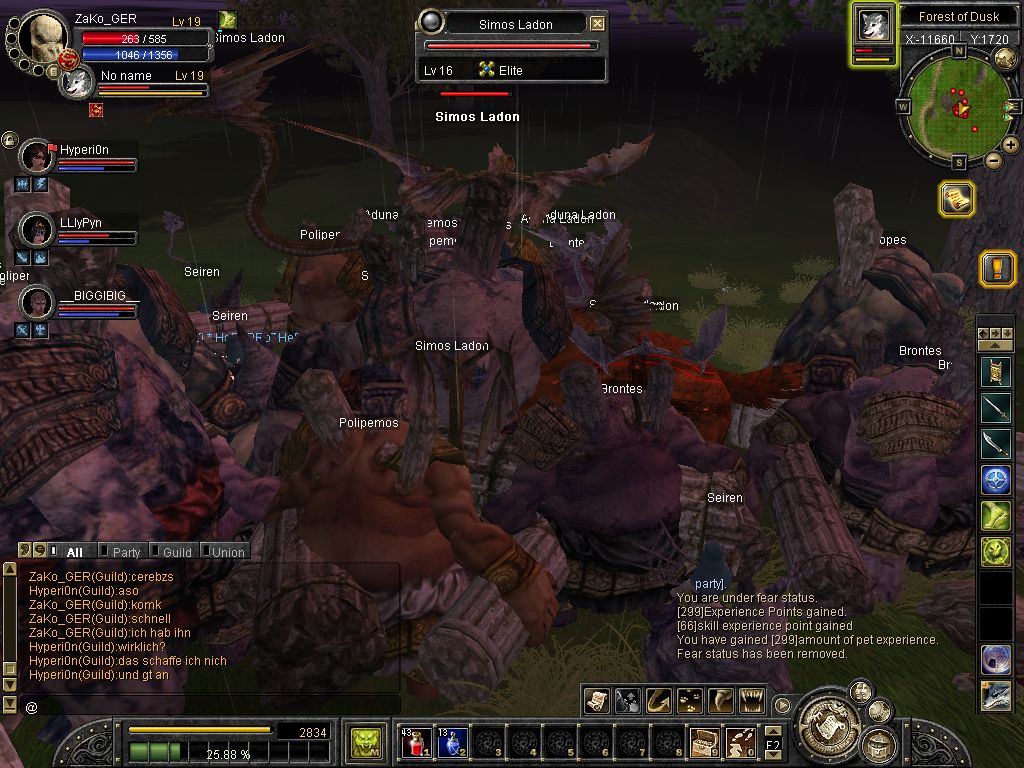Click the treasure chest item in slot 9
1024x768 pixels.
(703, 742)
